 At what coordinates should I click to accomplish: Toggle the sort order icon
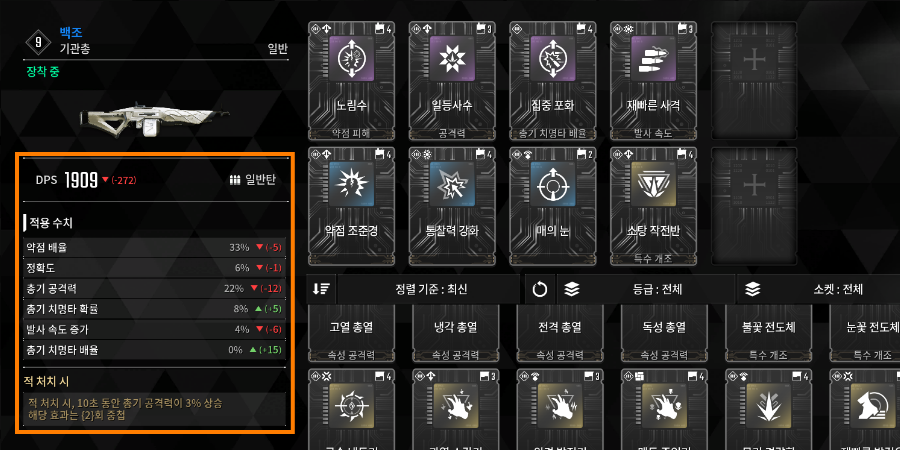pyautogui.click(x=321, y=289)
